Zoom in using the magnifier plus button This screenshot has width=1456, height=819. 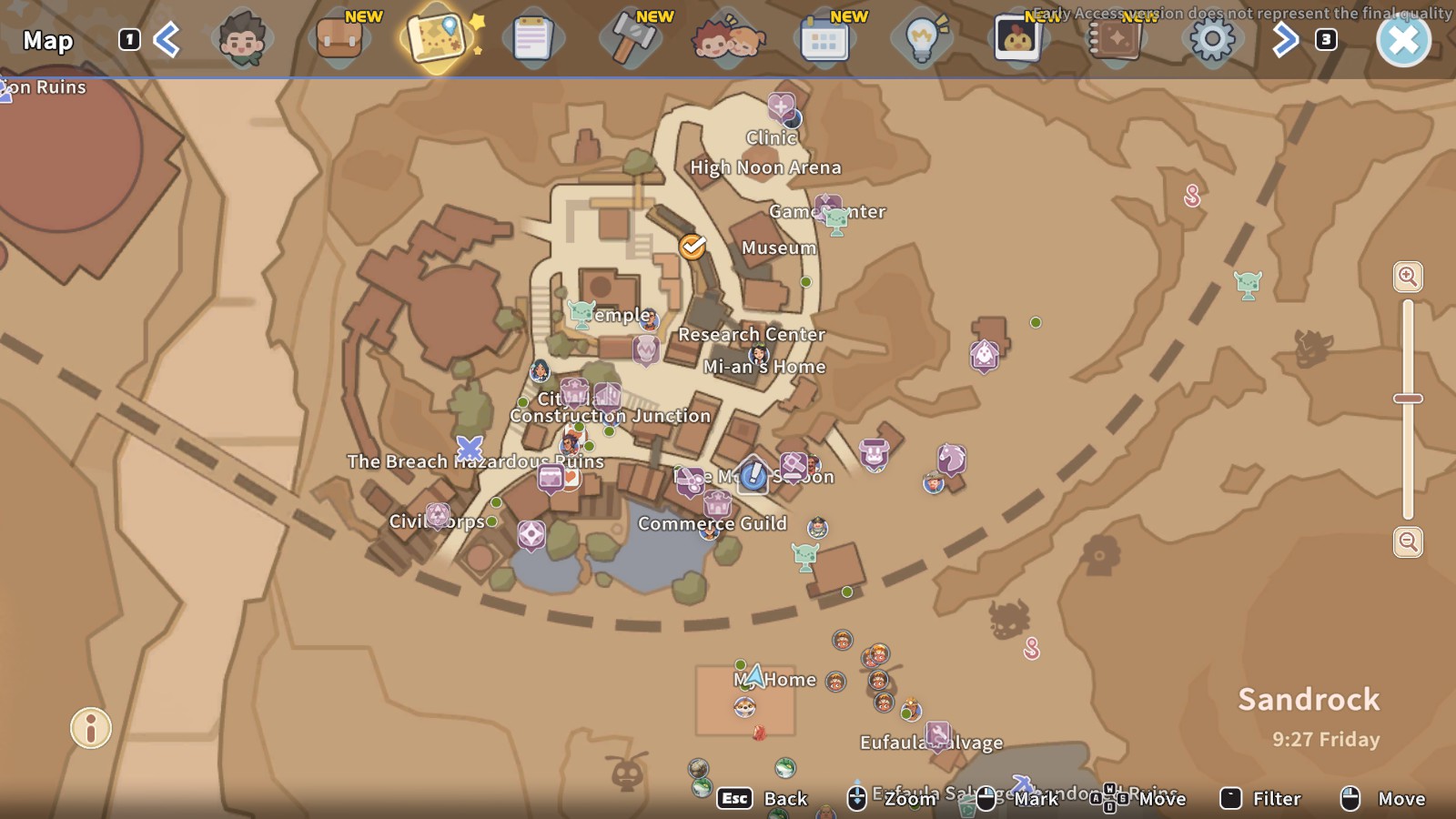click(1406, 278)
